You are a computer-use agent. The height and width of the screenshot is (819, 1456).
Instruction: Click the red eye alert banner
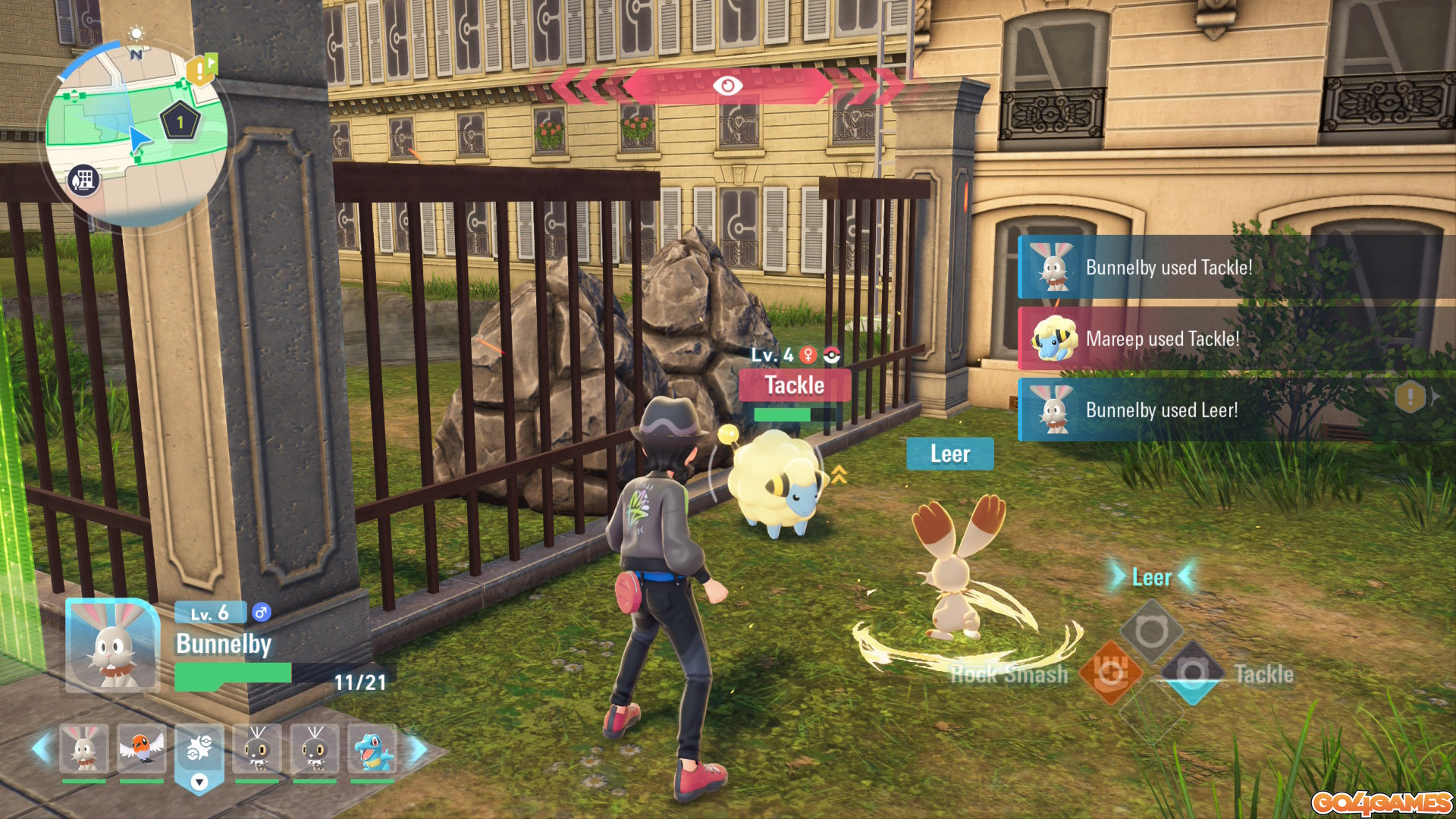click(726, 86)
